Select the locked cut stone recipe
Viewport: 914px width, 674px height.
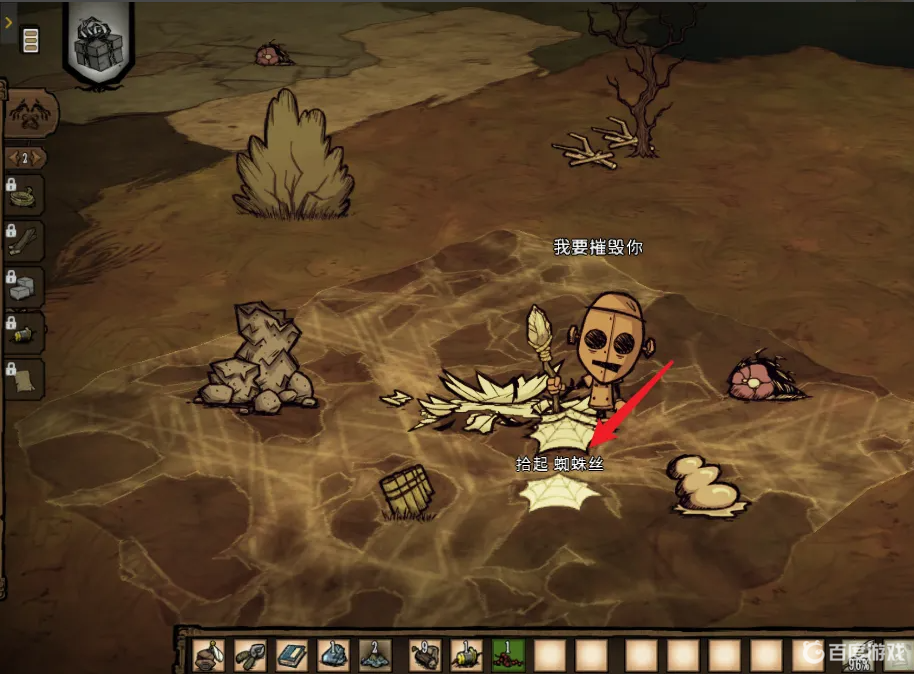point(25,288)
